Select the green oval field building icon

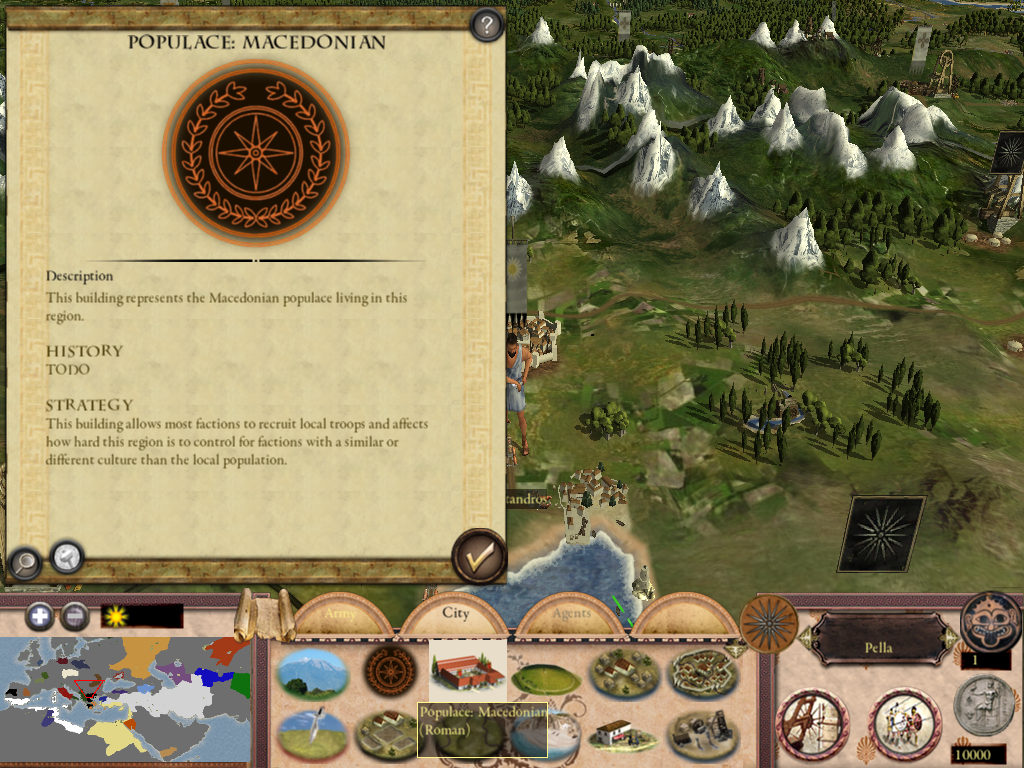click(546, 679)
